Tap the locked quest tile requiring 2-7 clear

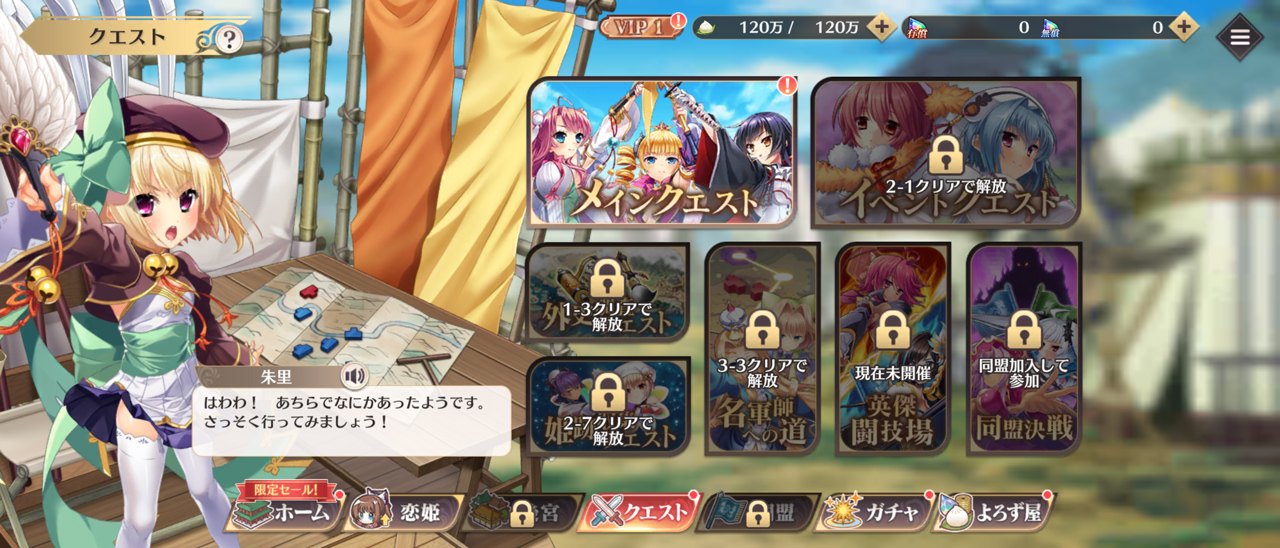(x=608, y=407)
